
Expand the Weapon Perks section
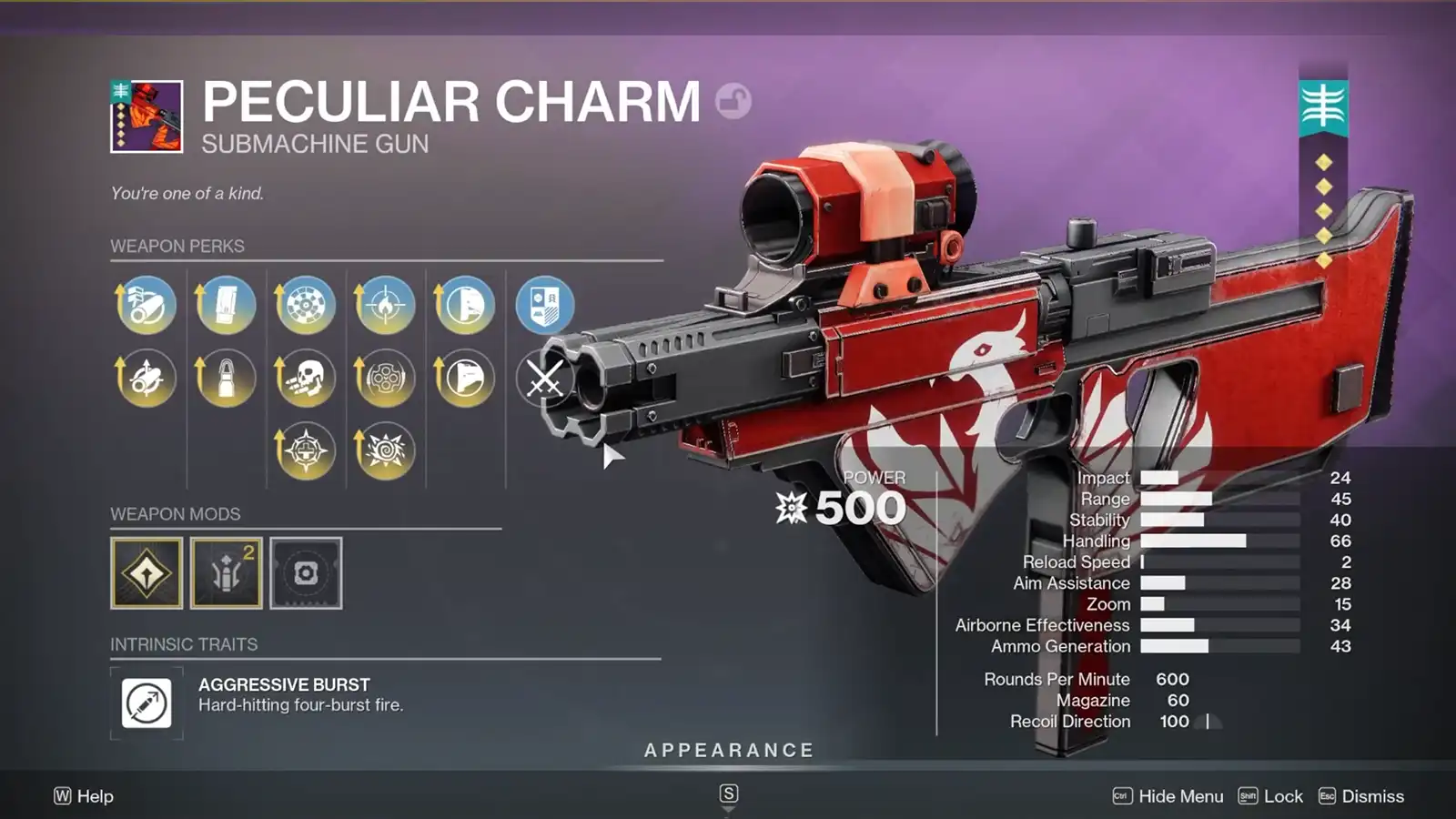176,246
